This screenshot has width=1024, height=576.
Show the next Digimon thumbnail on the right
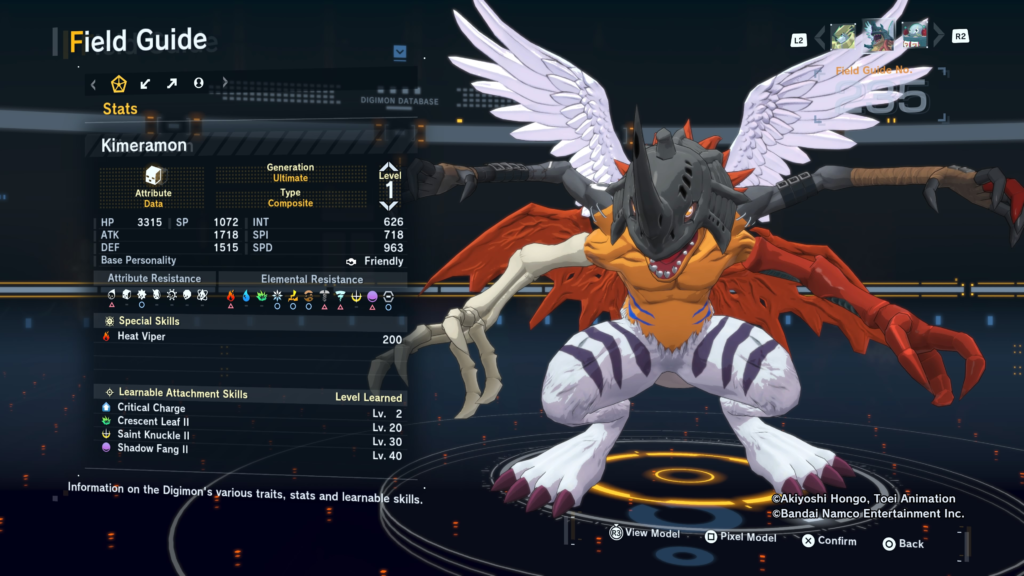coord(915,37)
